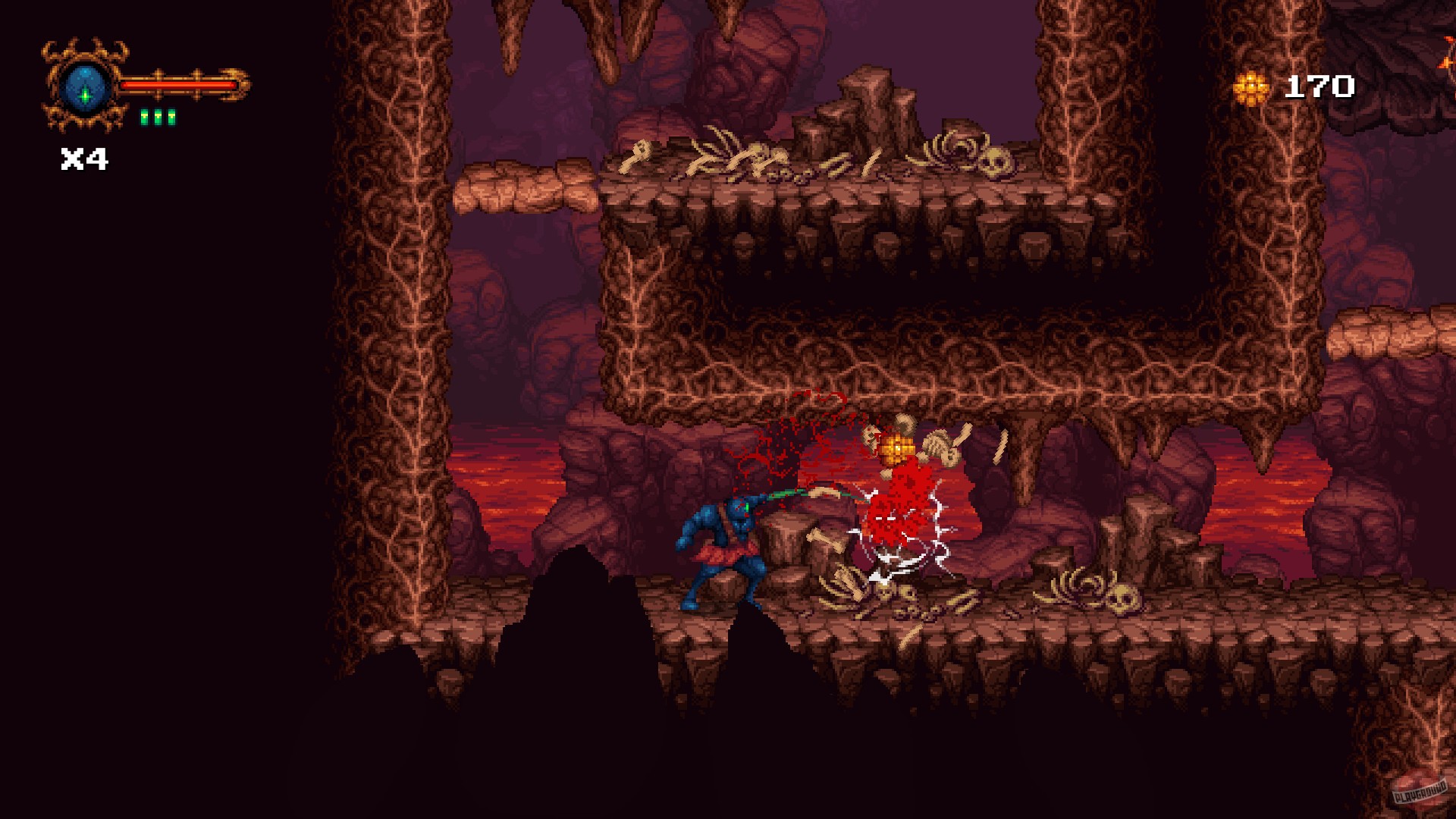This screenshot has height=819, width=1456.
Task: Select the golden sun currency icon
Action: [1250, 86]
